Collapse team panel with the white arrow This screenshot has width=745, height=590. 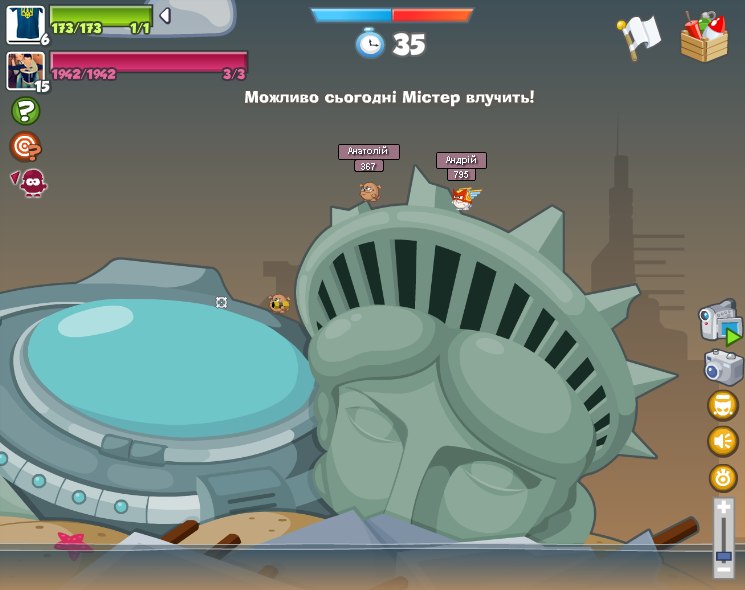pyautogui.click(x=165, y=15)
